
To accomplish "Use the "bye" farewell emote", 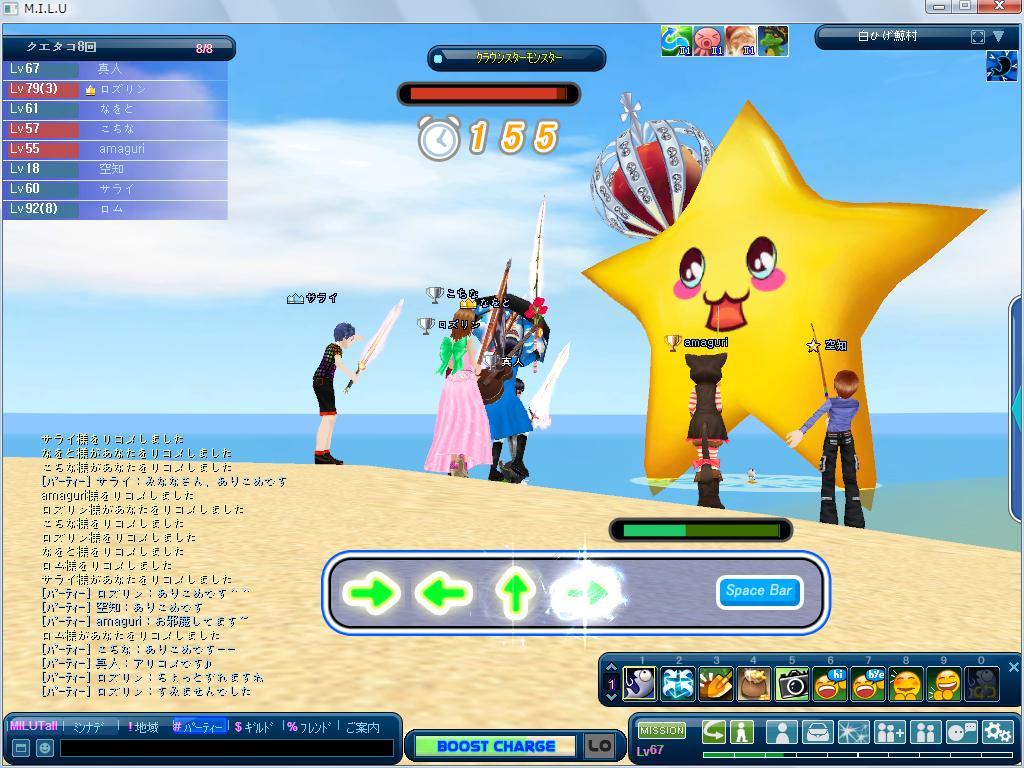I will click(868, 684).
